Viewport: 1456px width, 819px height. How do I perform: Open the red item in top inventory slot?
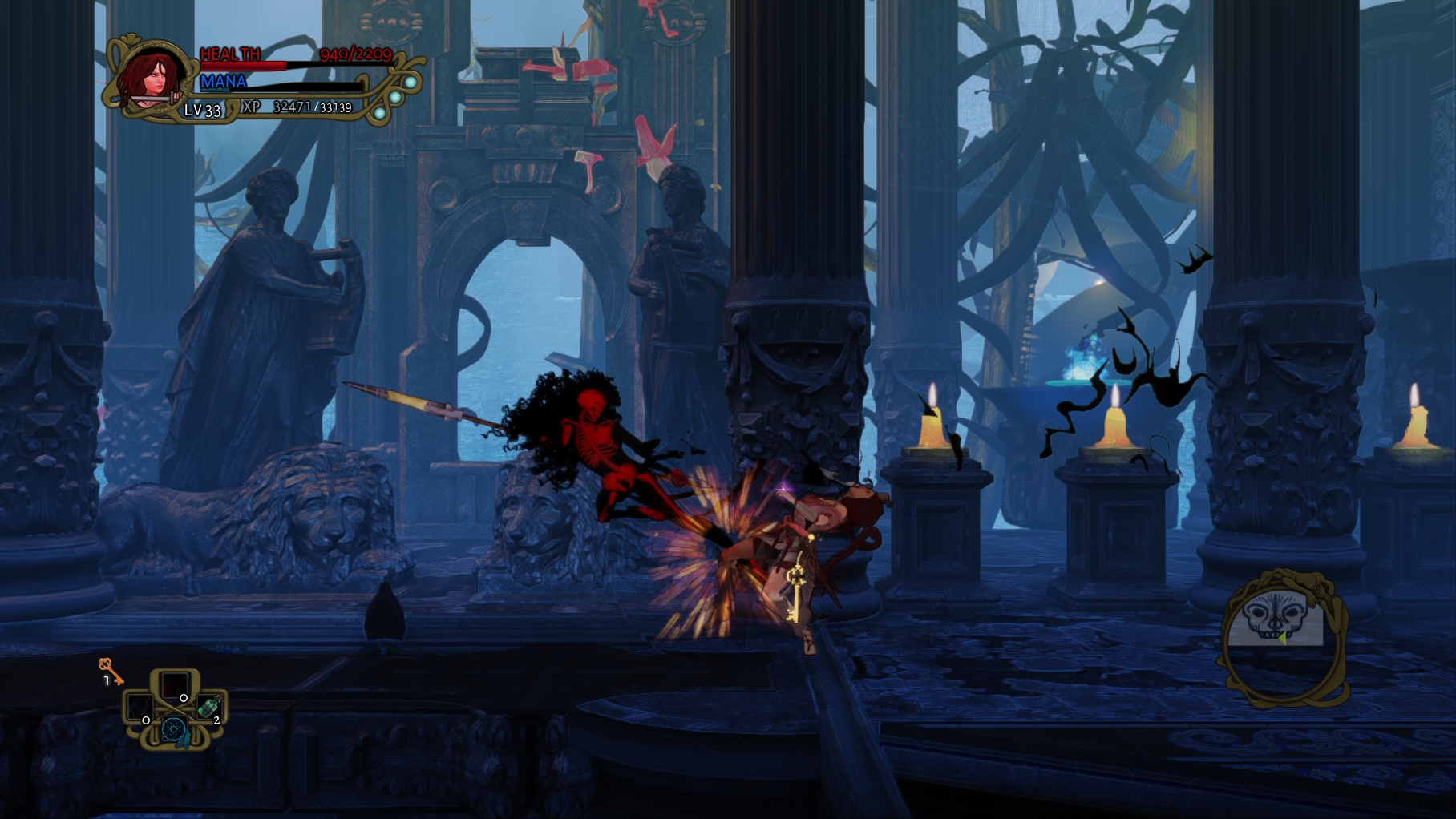point(176,684)
